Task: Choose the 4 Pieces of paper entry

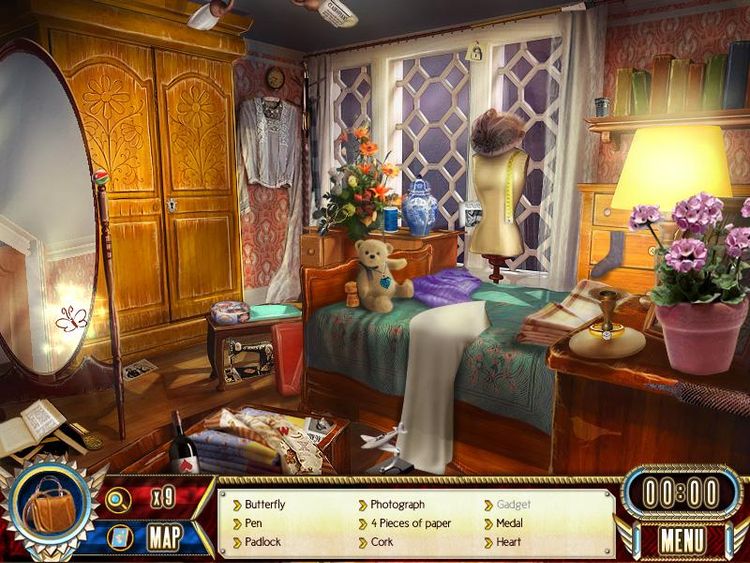Action: (x=410, y=523)
